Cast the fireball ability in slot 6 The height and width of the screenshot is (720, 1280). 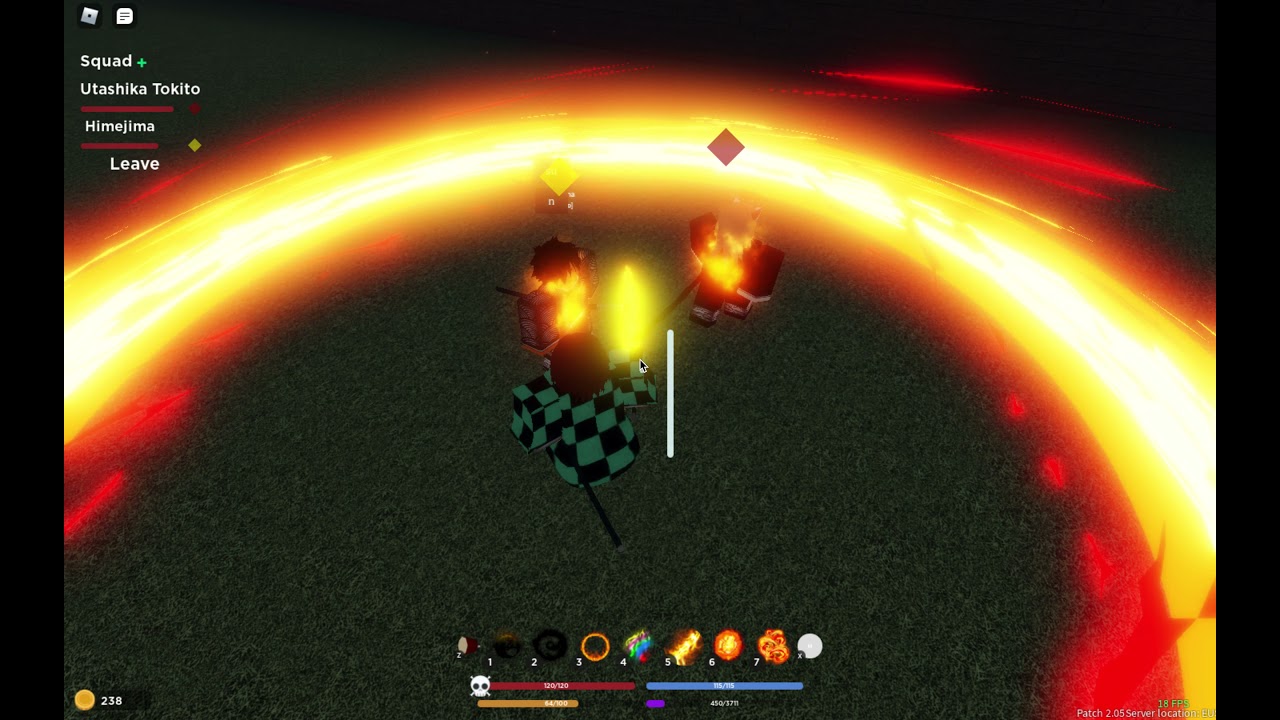728,647
